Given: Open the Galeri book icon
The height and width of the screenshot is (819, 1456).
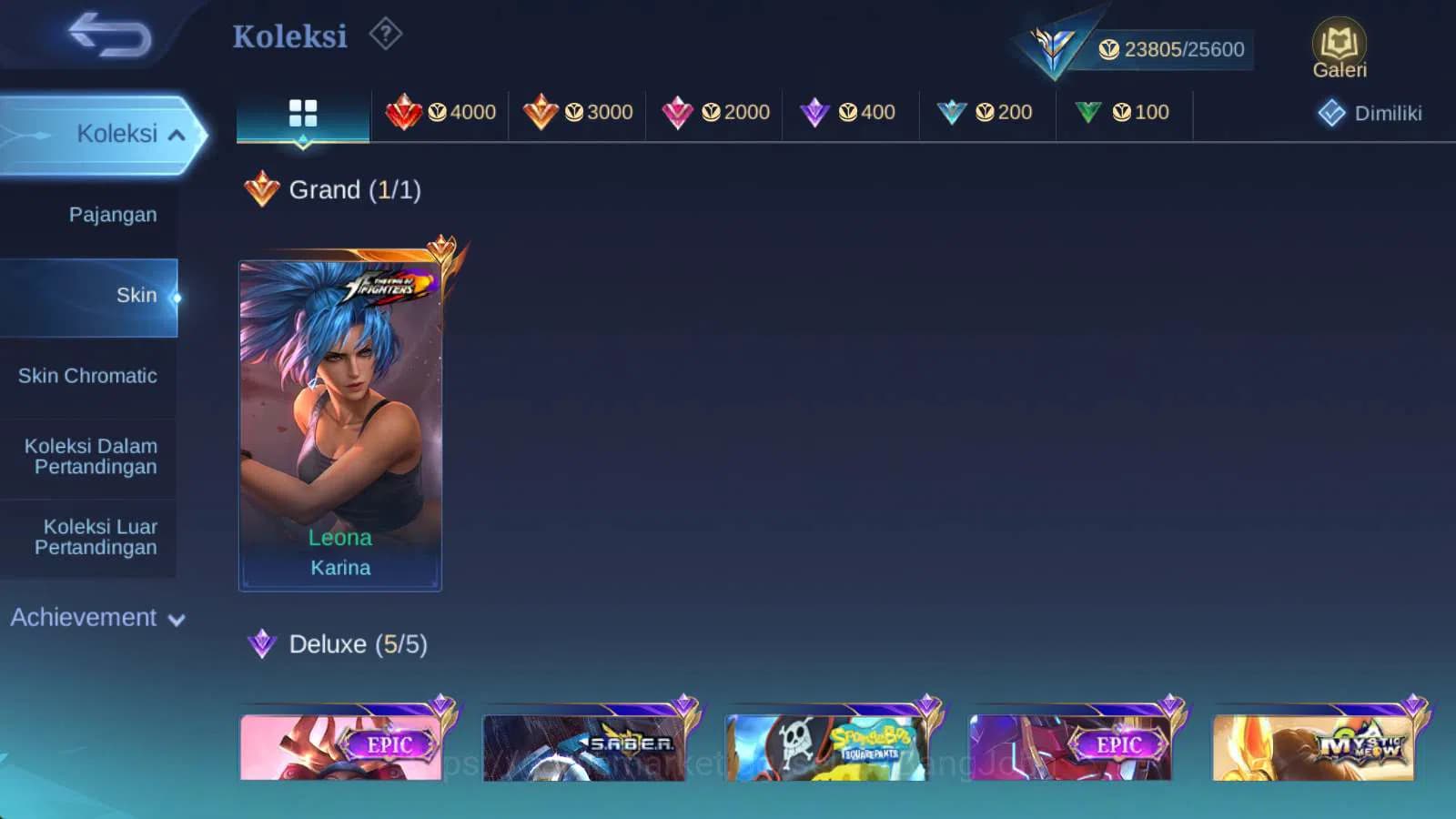Looking at the screenshot, I should tap(1338, 43).
